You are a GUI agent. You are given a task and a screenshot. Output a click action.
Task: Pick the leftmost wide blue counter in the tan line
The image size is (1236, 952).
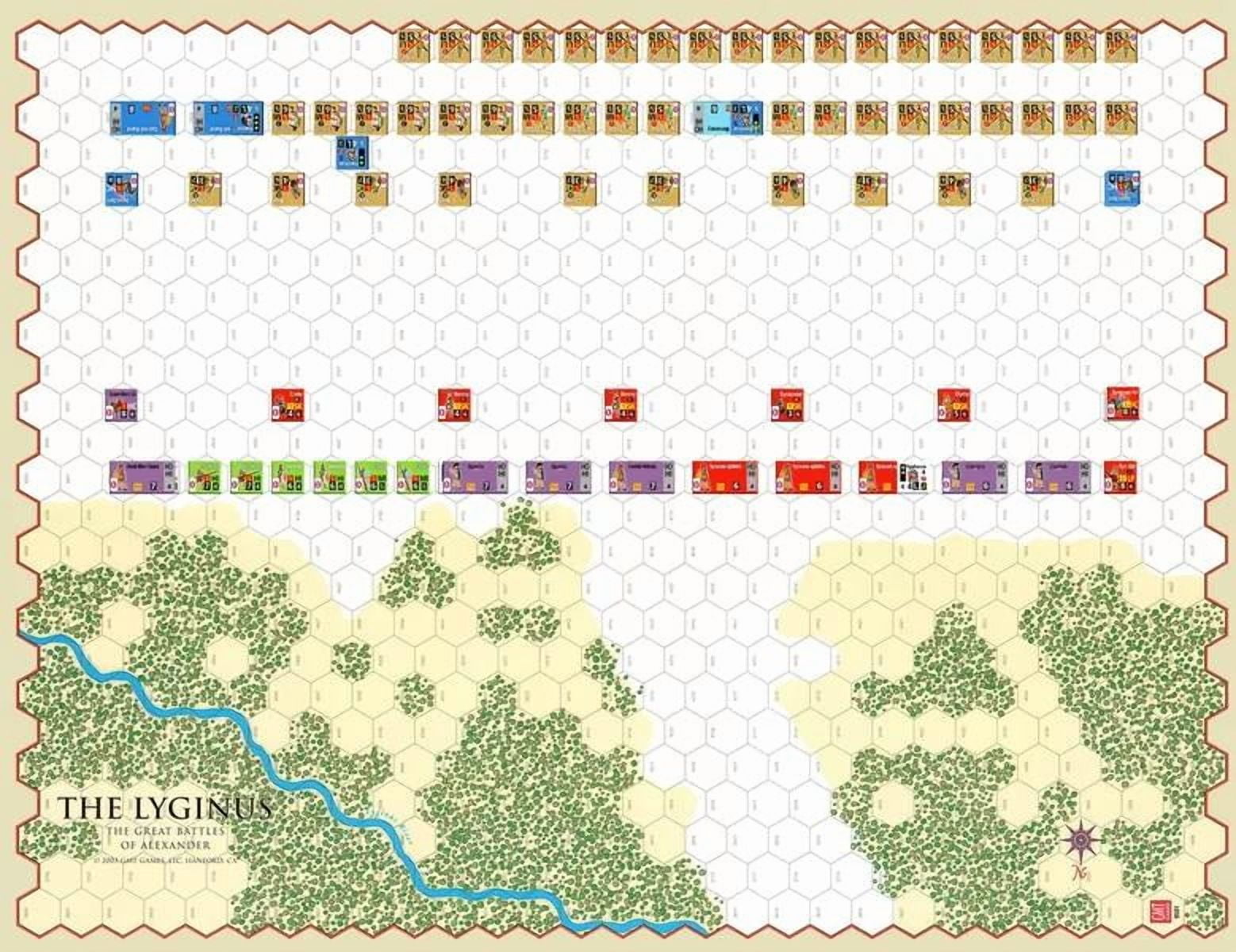click(x=129, y=117)
